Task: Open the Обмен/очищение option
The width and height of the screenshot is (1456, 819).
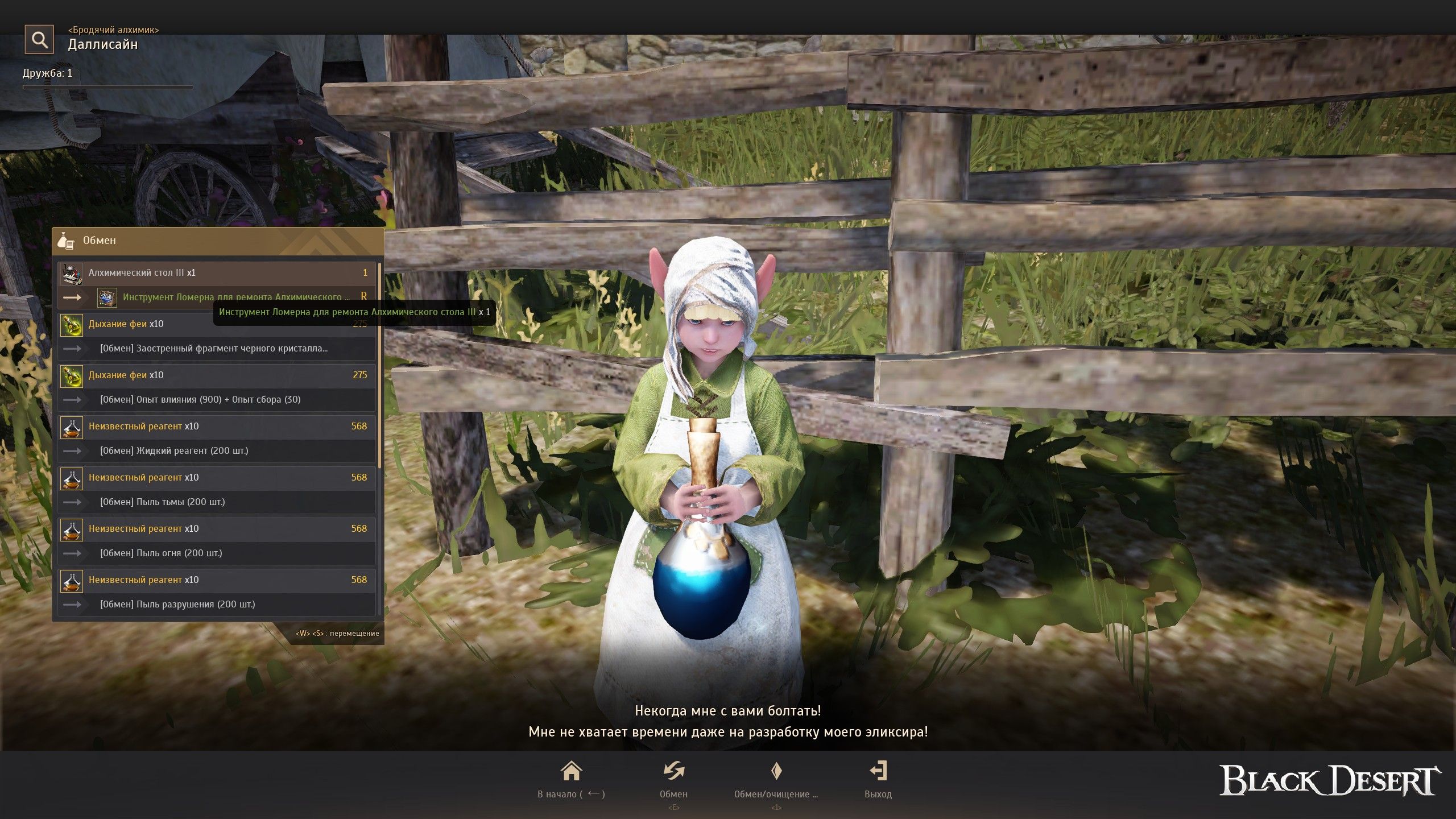Action: (x=776, y=779)
